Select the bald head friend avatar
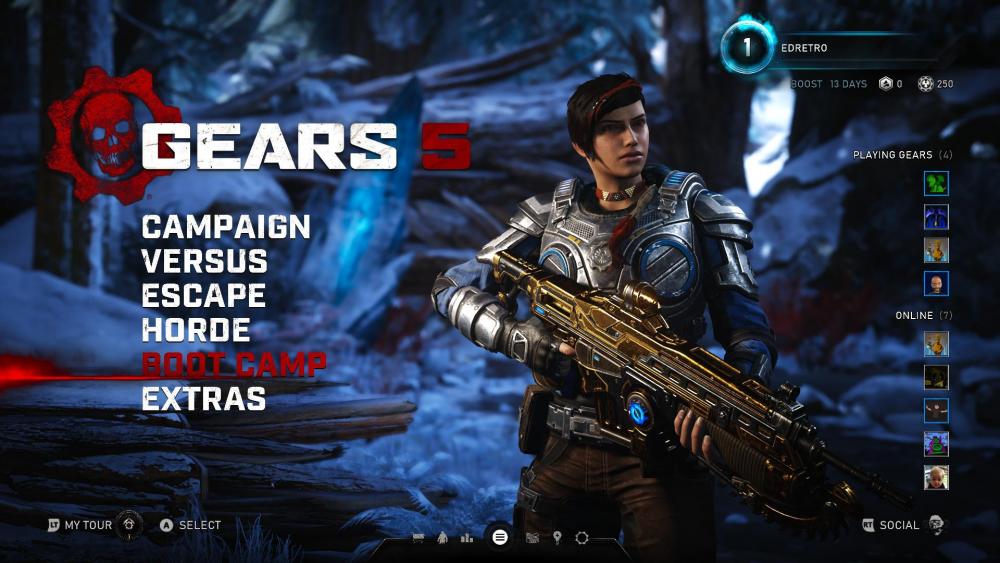 (x=936, y=283)
